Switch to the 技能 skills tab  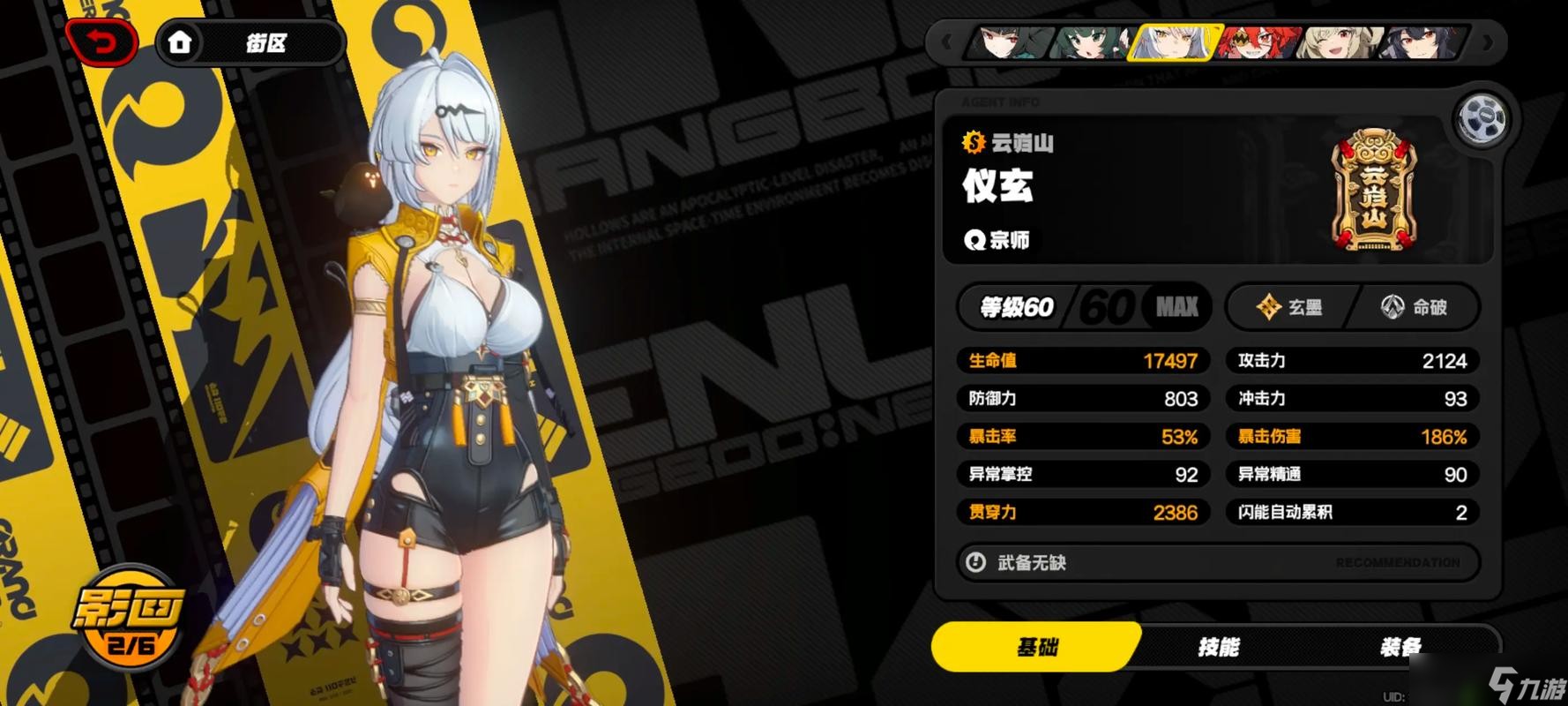[x=1219, y=647]
